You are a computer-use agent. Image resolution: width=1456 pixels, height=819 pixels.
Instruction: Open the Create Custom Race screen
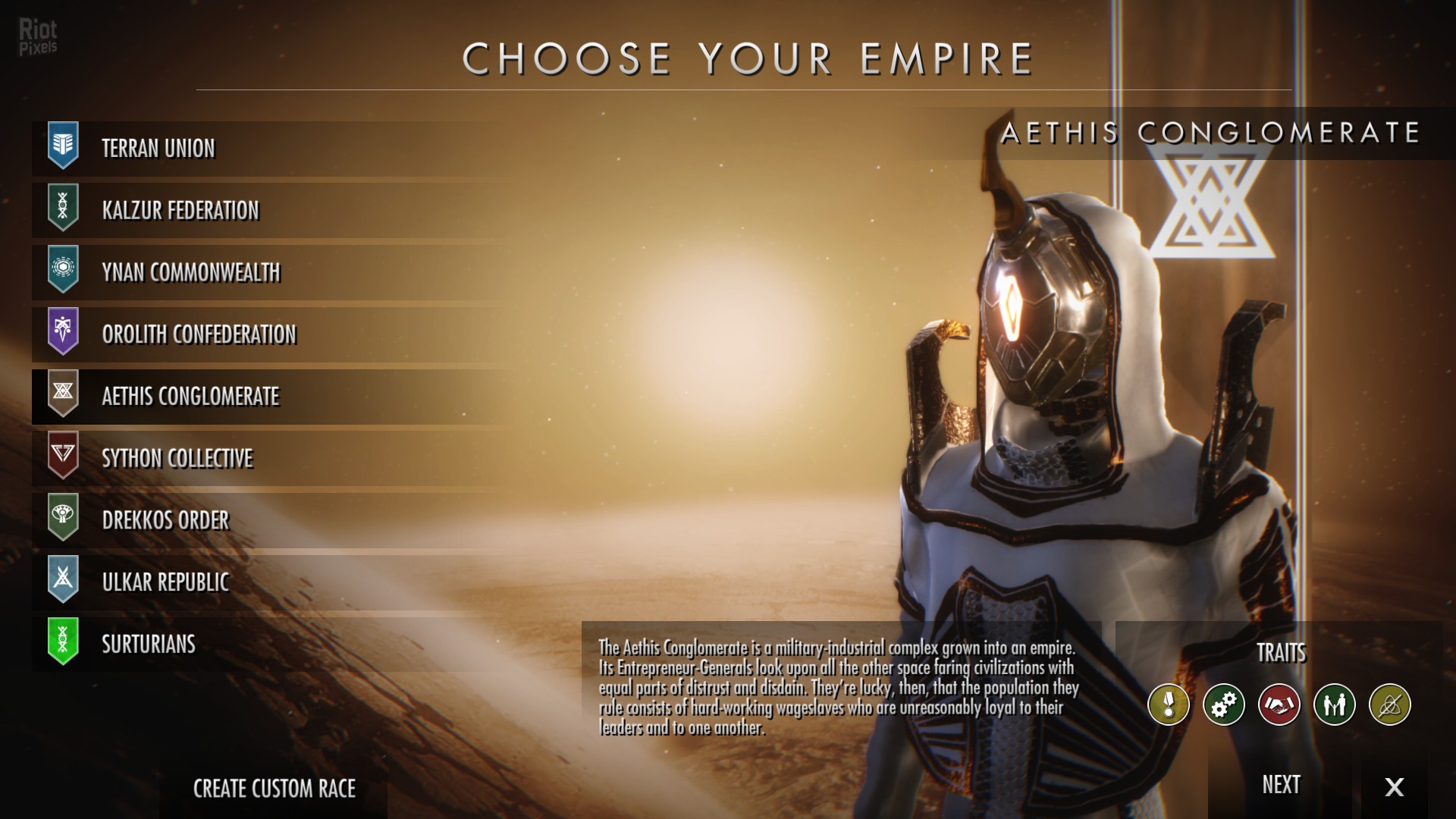275,789
